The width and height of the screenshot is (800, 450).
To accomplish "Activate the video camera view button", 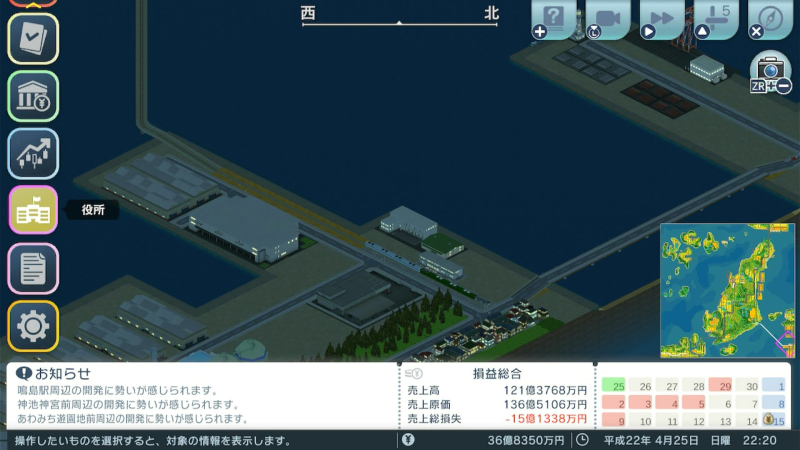I will 608,18.
